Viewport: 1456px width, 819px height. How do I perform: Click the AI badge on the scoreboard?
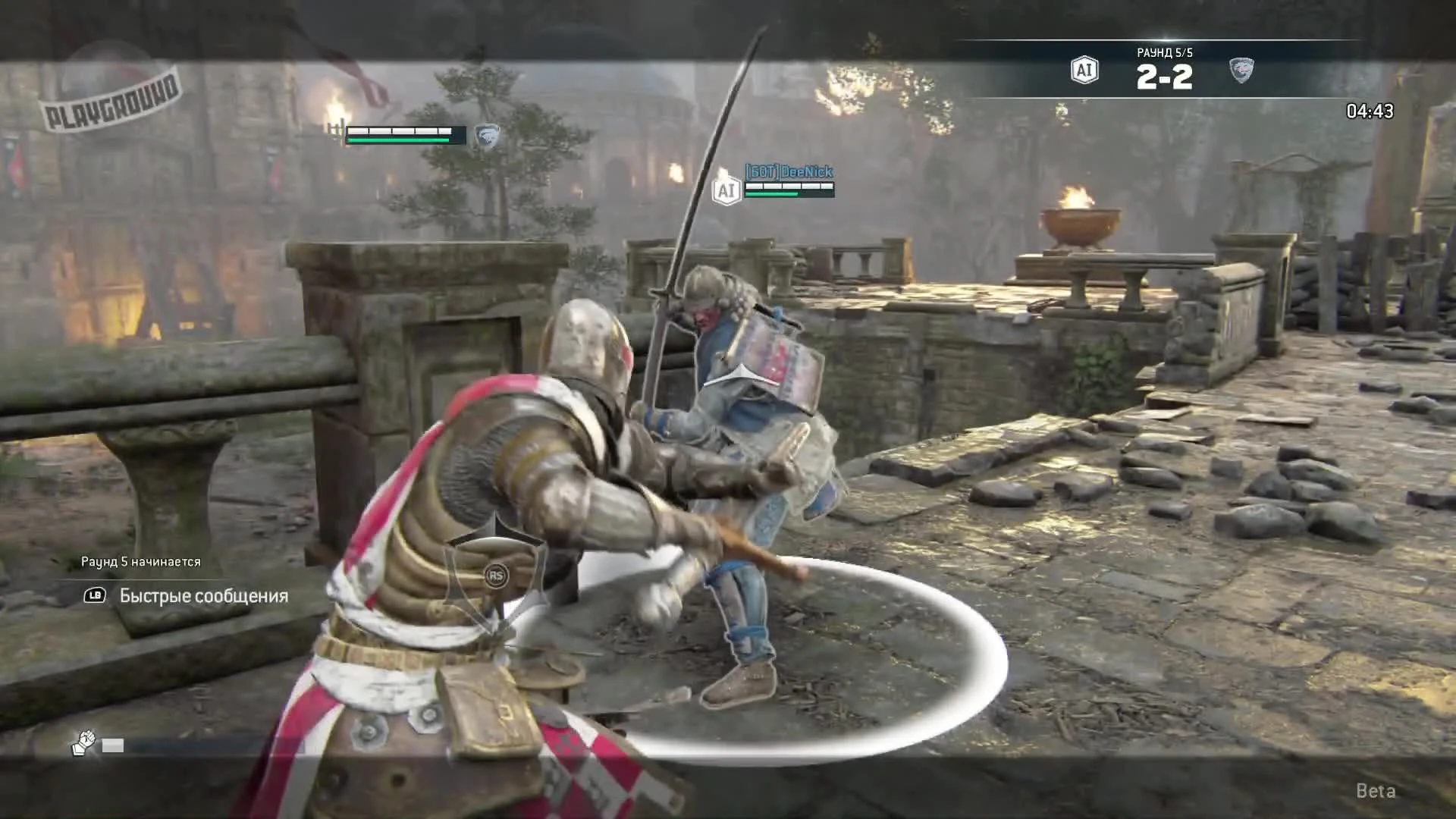pos(1083,70)
